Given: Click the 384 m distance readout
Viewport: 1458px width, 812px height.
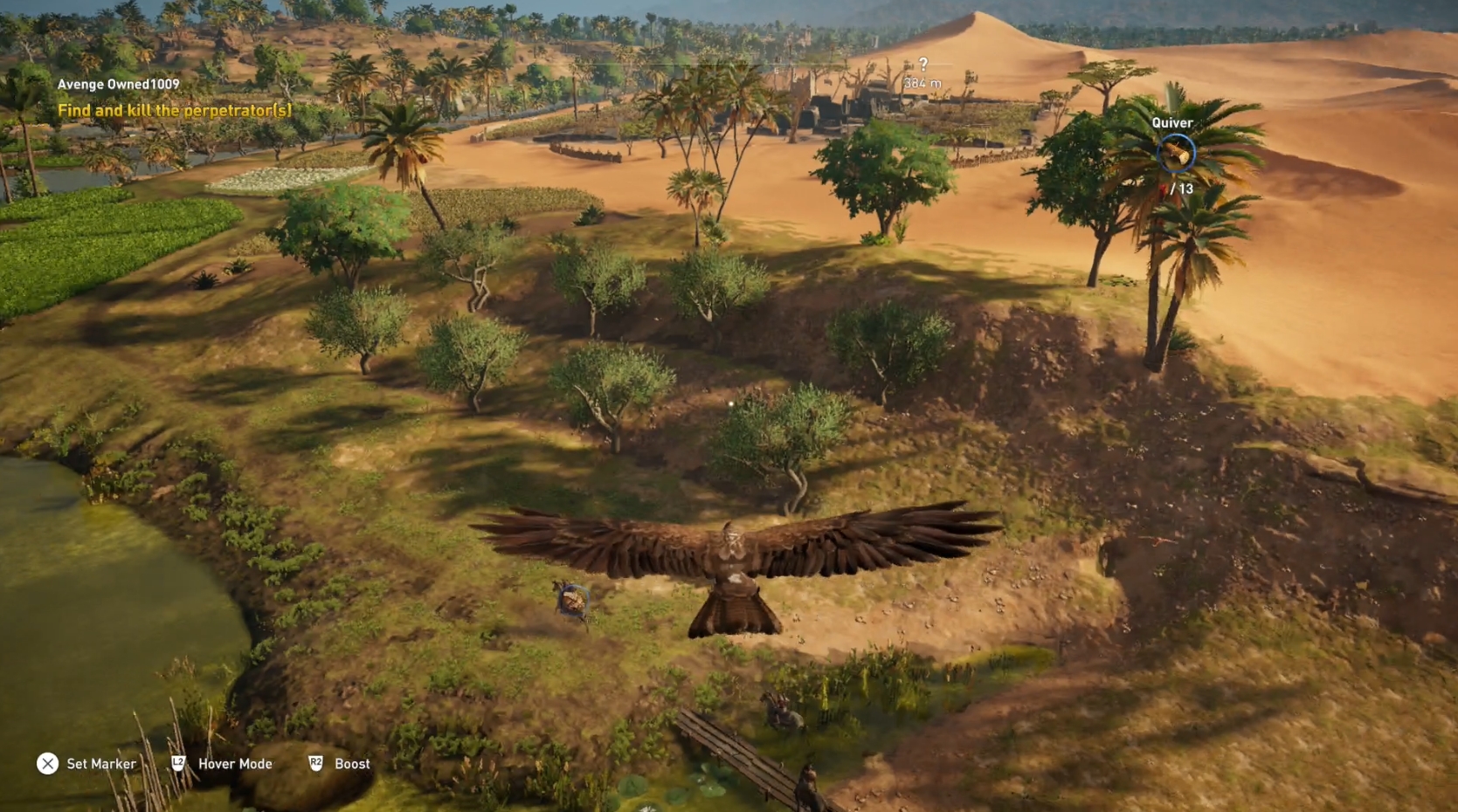Looking at the screenshot, I should pos(922,83).
